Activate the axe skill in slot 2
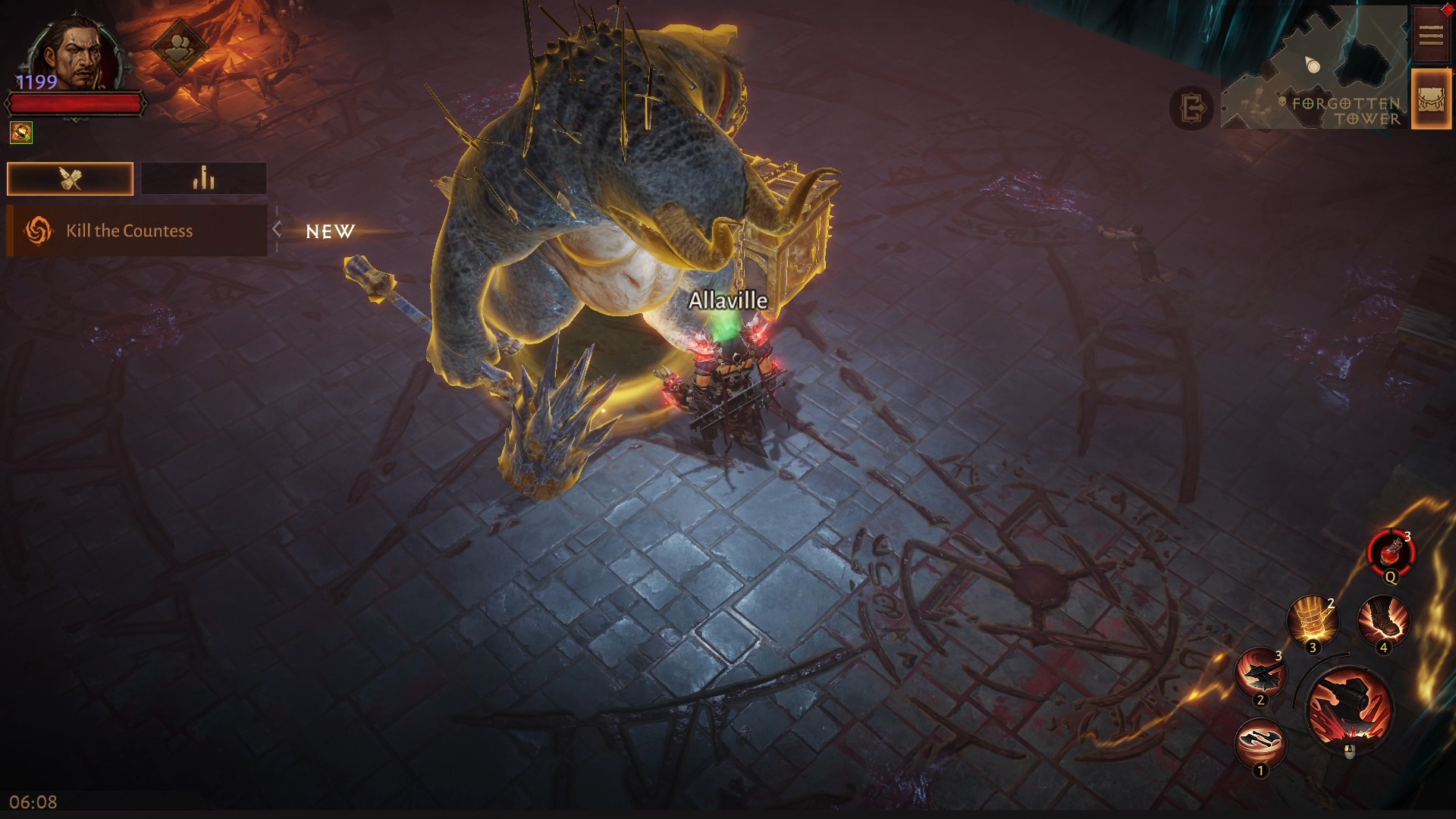The image size is (1456, 819). coord(1260,672)
